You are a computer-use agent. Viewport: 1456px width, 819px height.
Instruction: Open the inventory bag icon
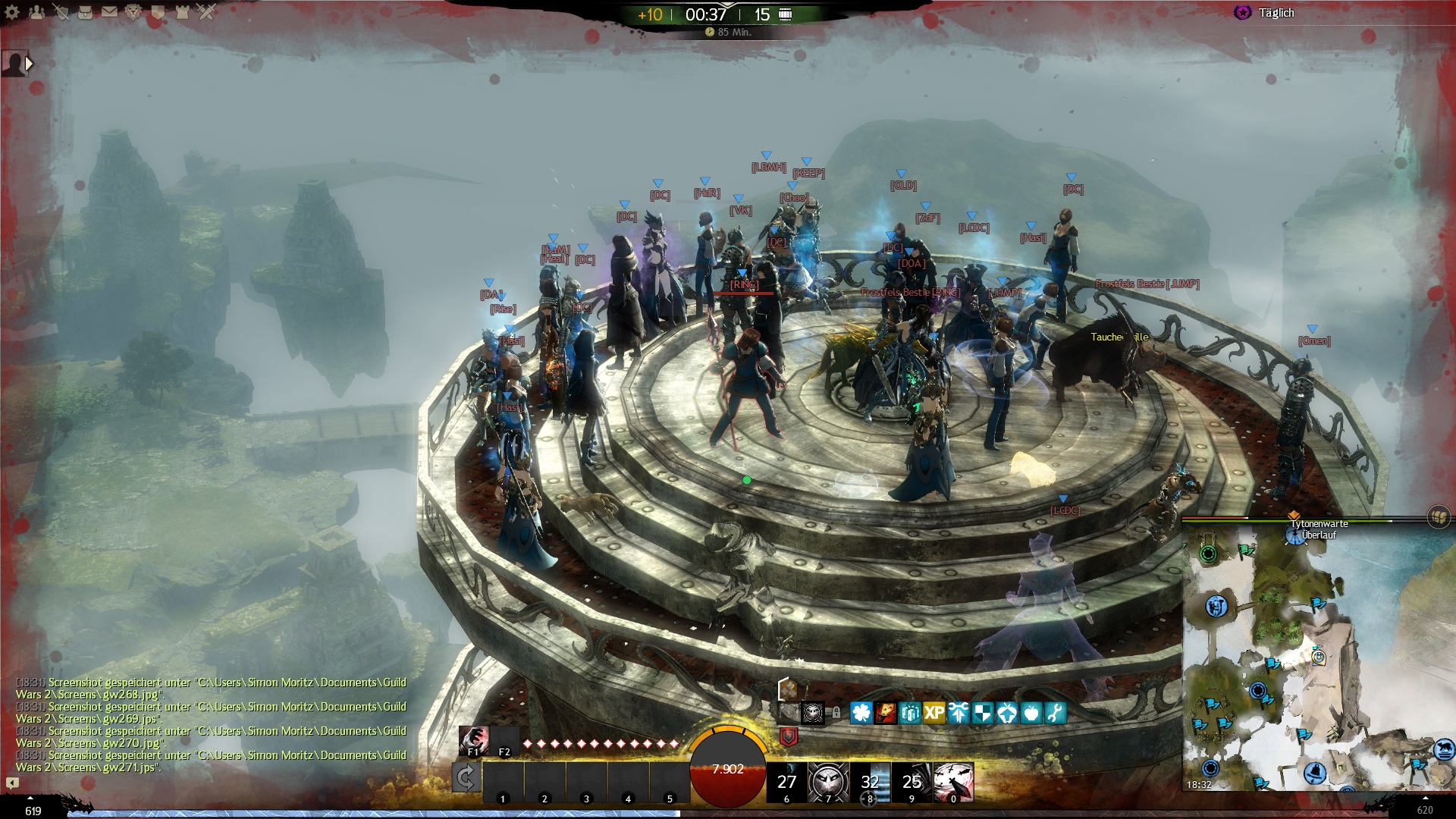(85, 12)
